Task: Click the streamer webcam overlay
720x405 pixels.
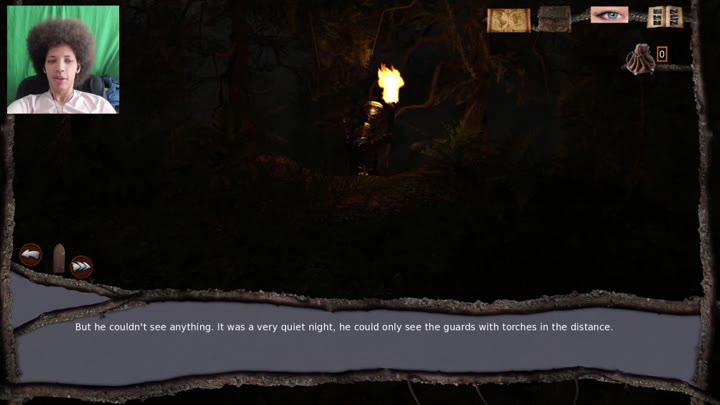Action: click(63, 59)
